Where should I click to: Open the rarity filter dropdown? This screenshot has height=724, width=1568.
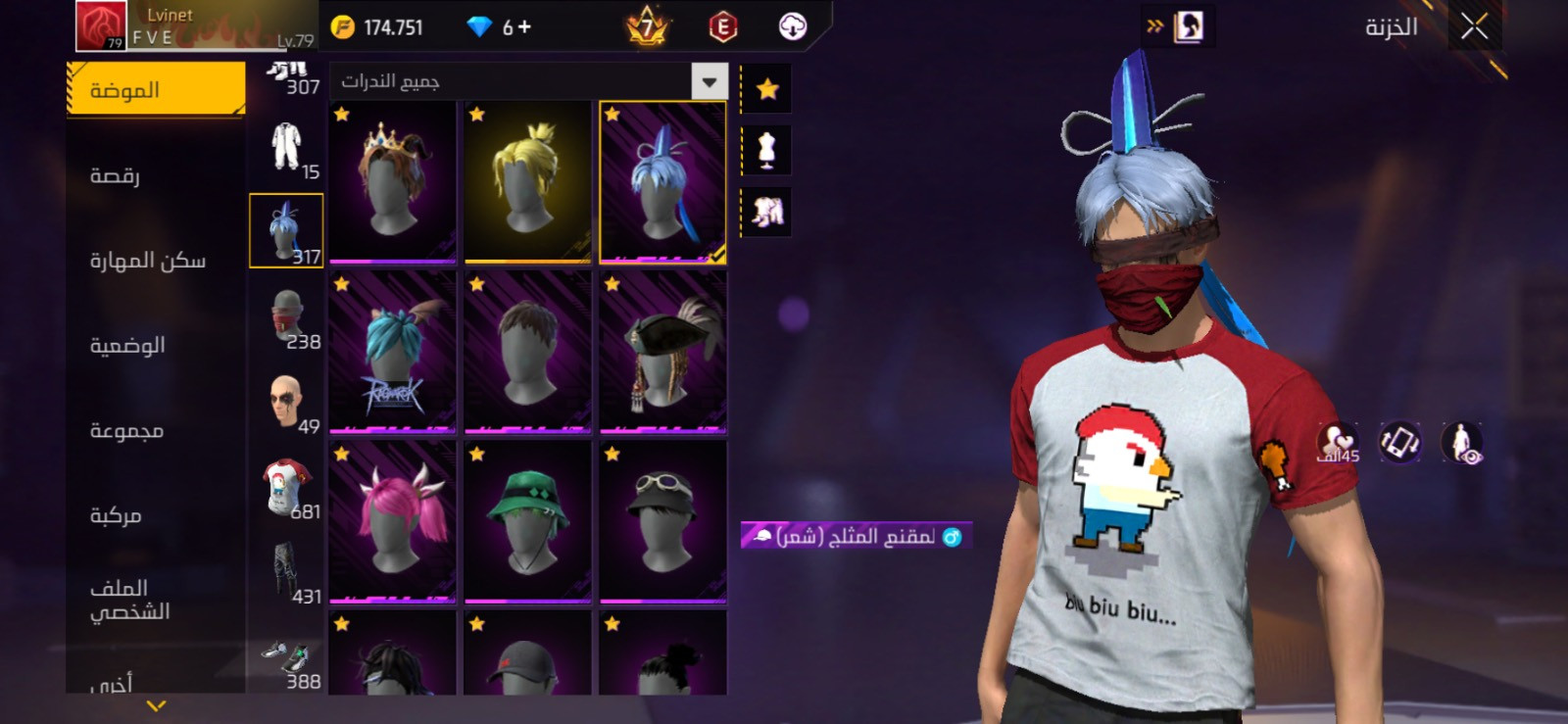(x=709, y=81)
